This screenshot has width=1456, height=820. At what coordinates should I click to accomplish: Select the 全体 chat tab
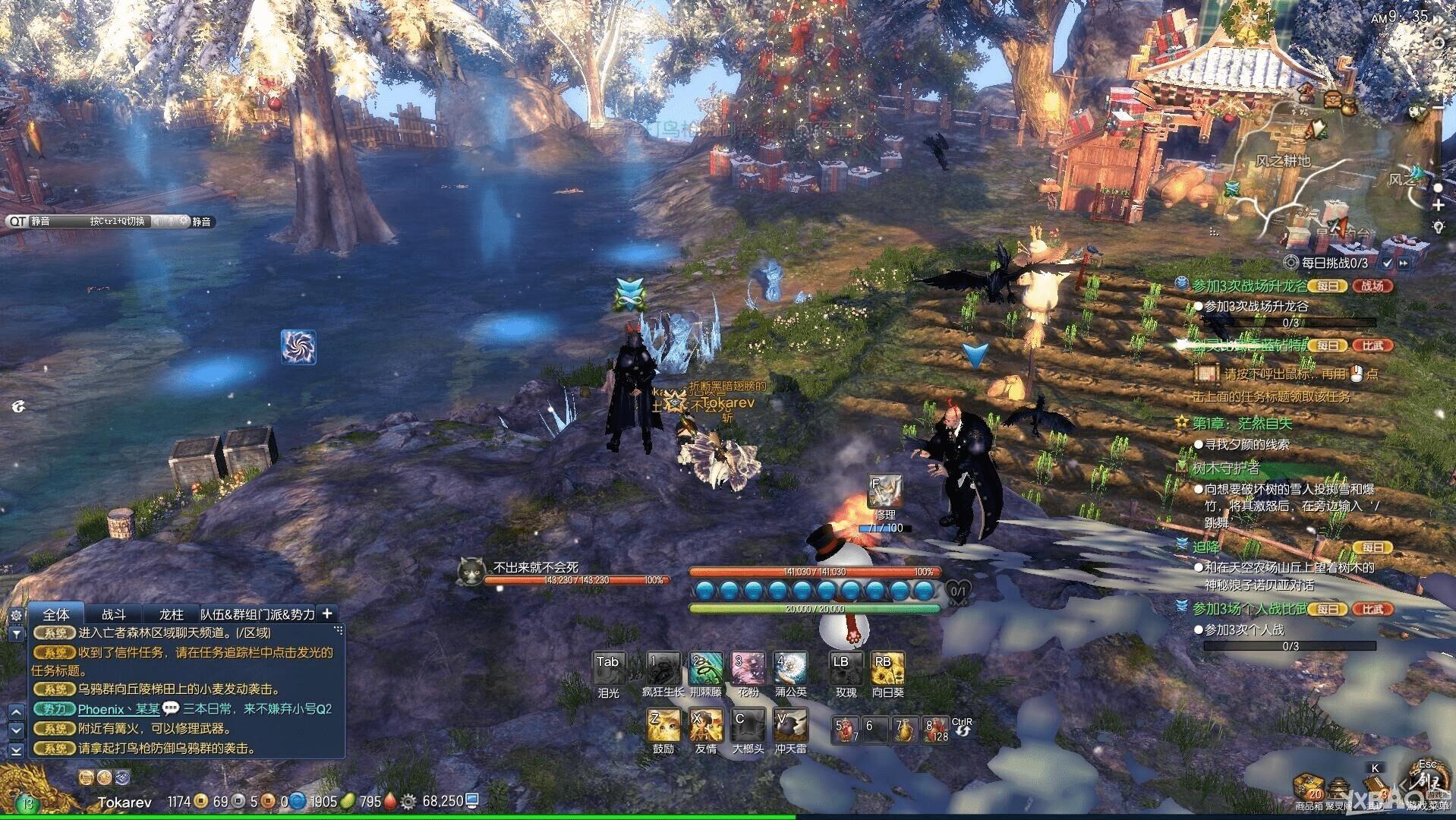(56, 614)
